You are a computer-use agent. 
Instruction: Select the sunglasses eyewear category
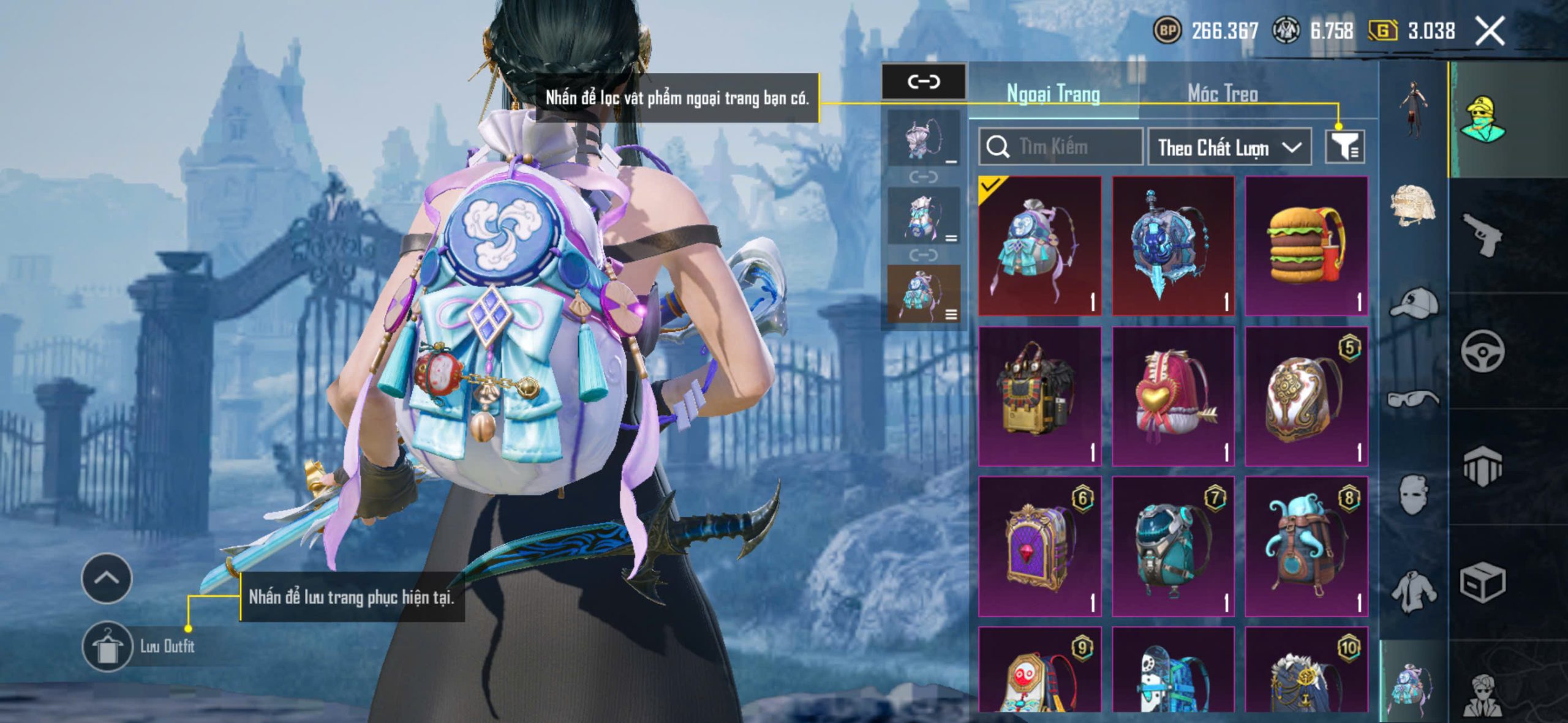click(1413, 399)
